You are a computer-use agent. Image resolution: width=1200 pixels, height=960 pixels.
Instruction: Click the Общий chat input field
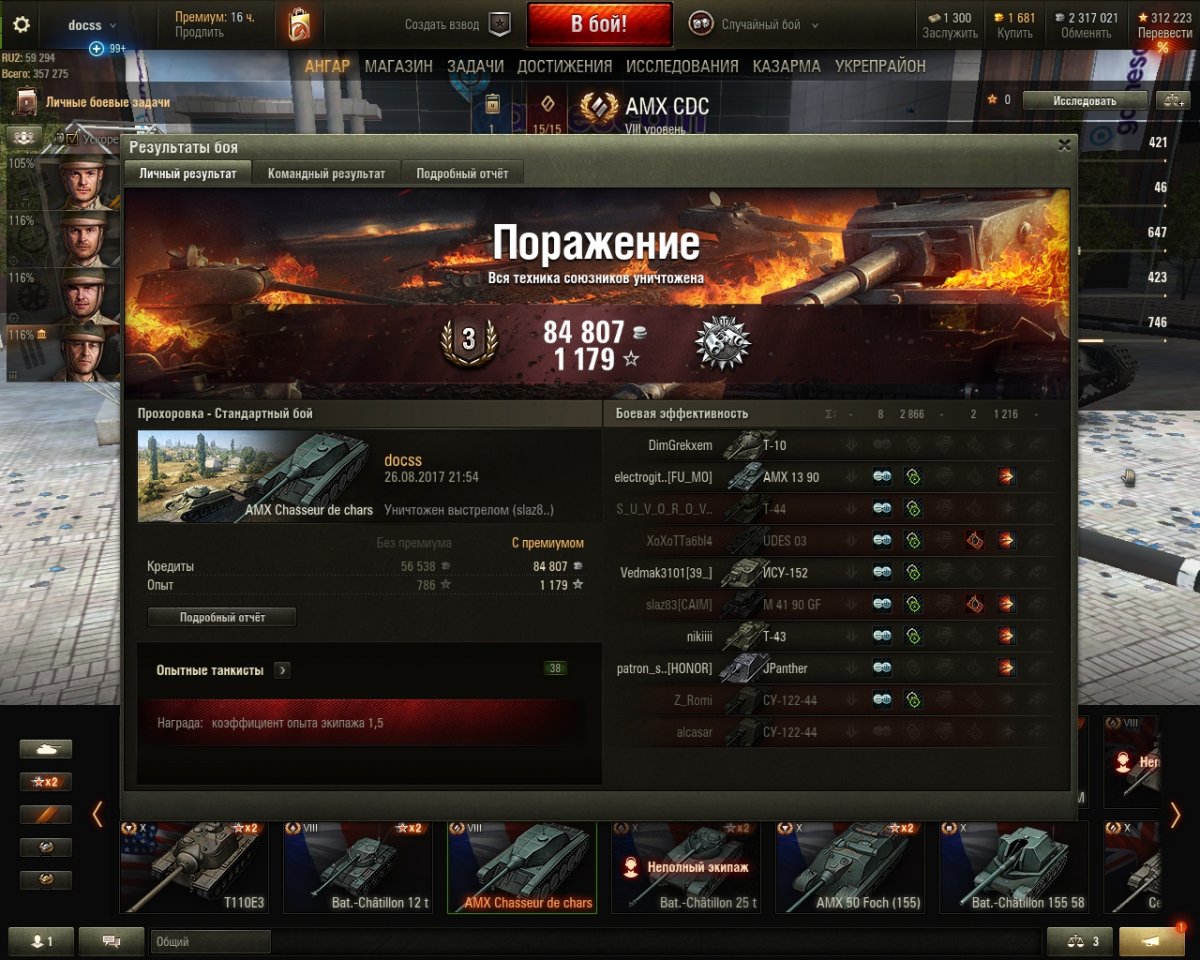[211, 941]
